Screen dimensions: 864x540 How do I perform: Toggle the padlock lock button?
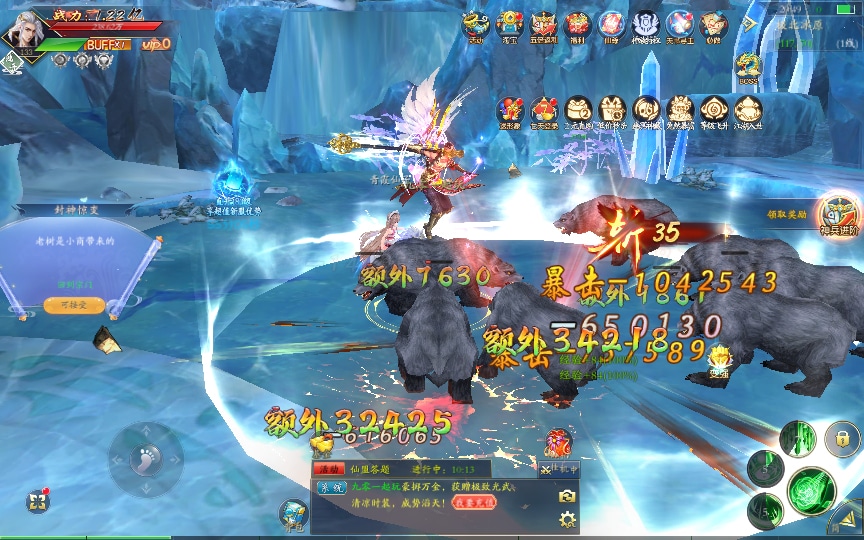pos(842,438)
